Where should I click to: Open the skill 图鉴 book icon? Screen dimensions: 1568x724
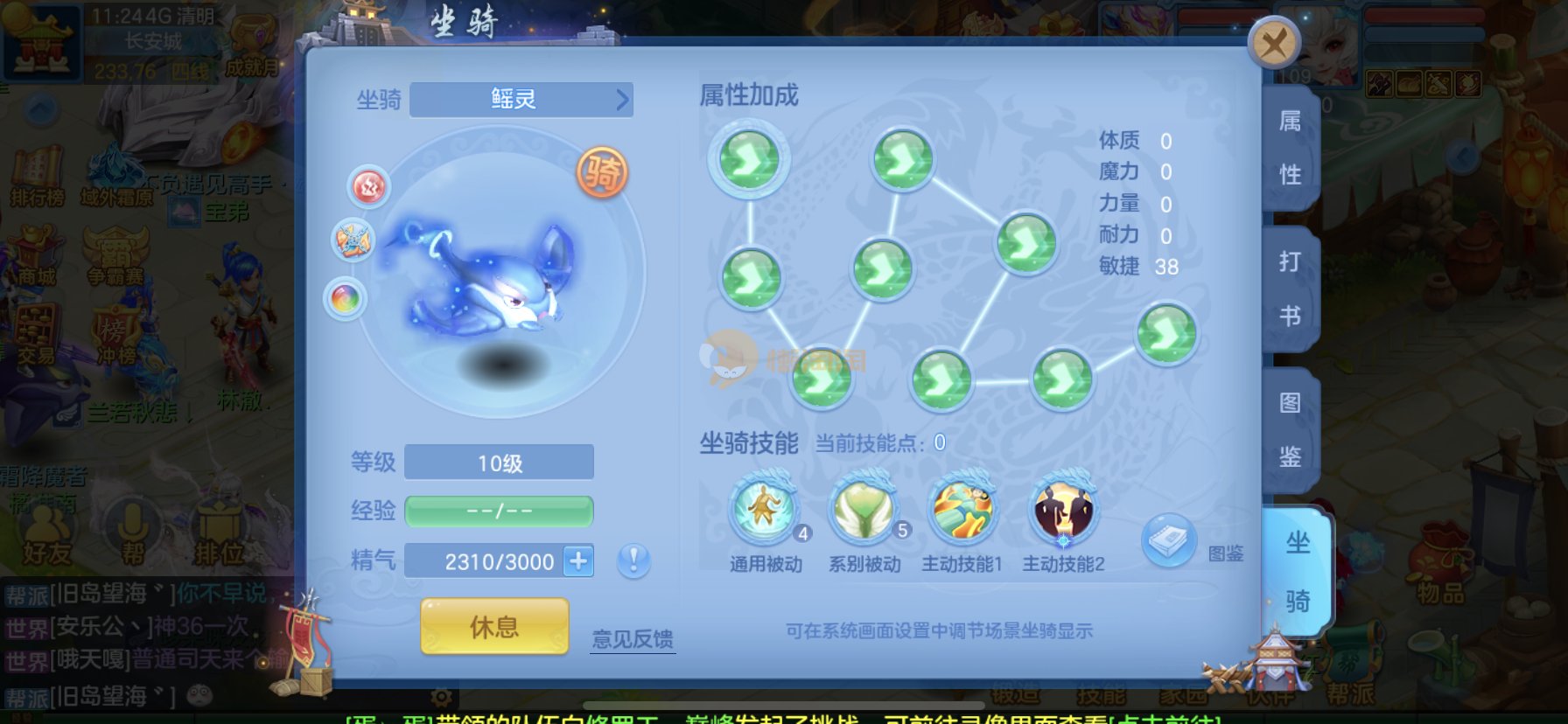click(x=1169, y=540)
